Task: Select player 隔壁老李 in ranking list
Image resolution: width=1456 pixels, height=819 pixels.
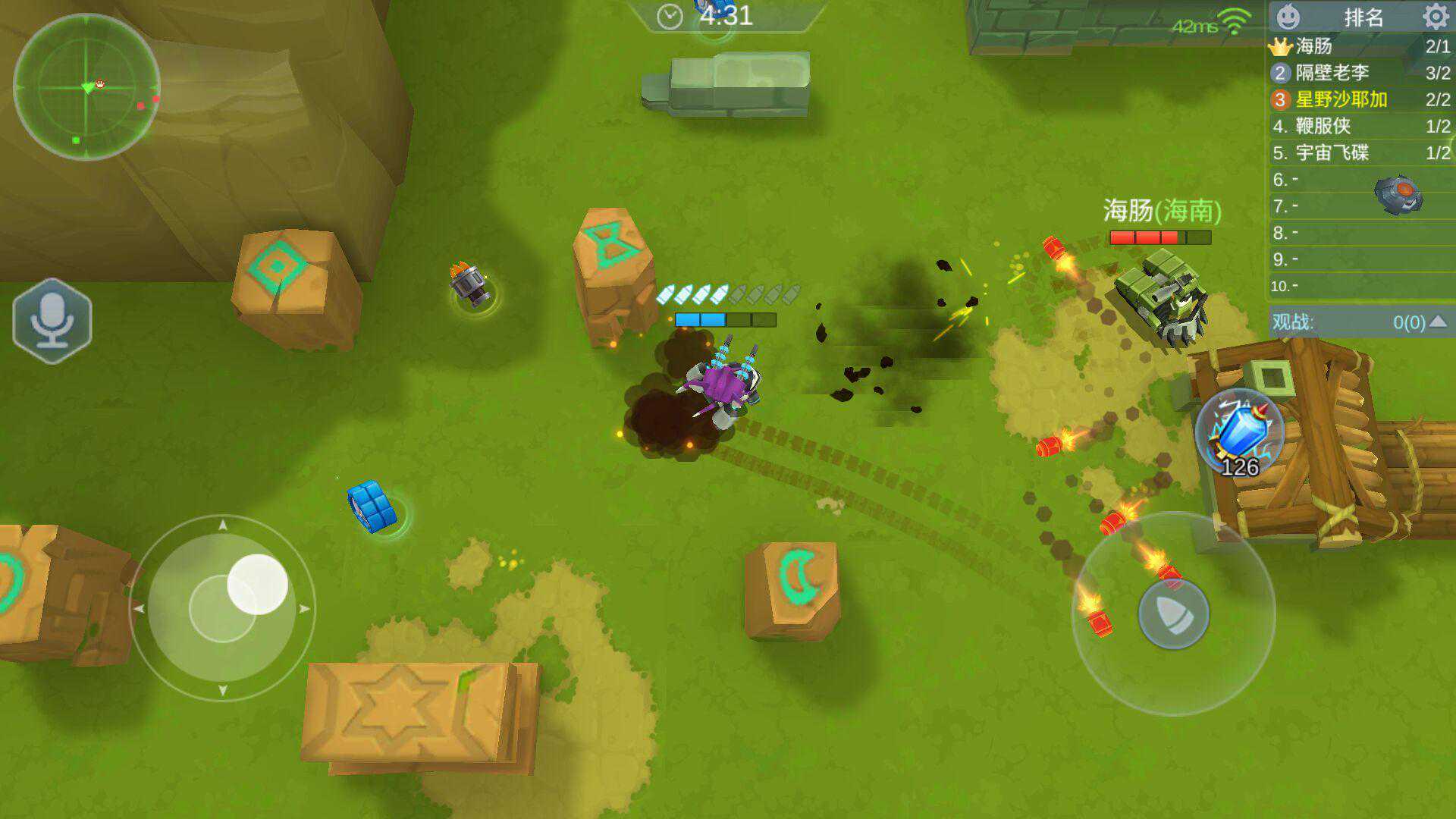Action: (x=1332, y=73)
